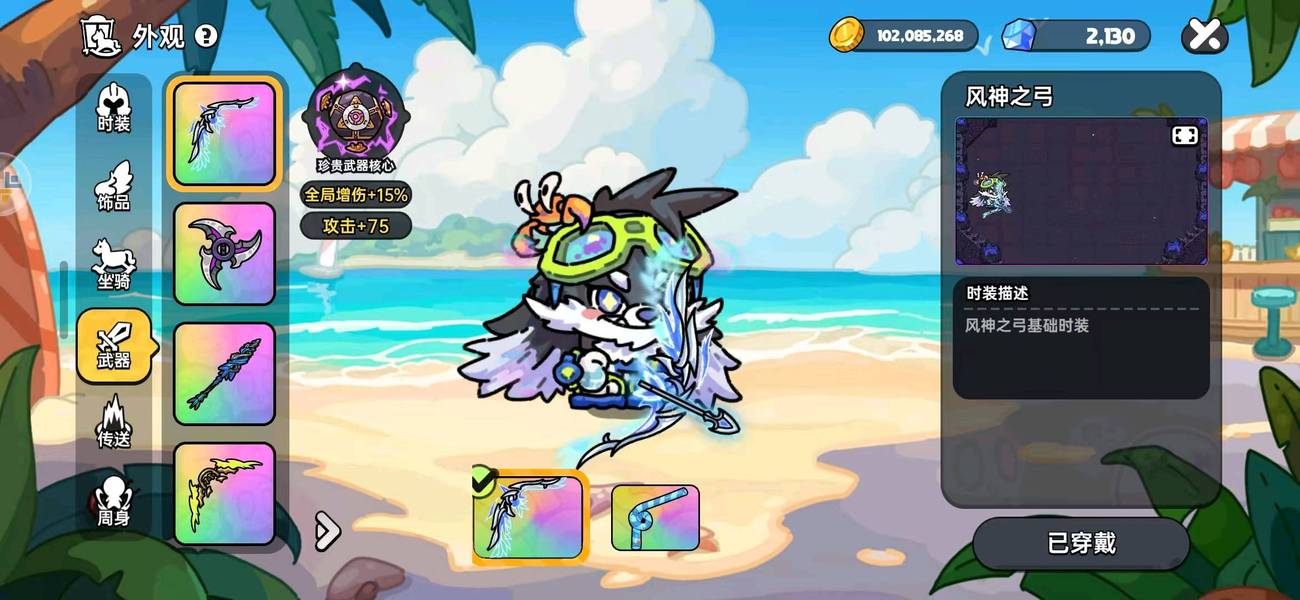Expand the weapon list arrow
1300x600 pixels.
327,532
